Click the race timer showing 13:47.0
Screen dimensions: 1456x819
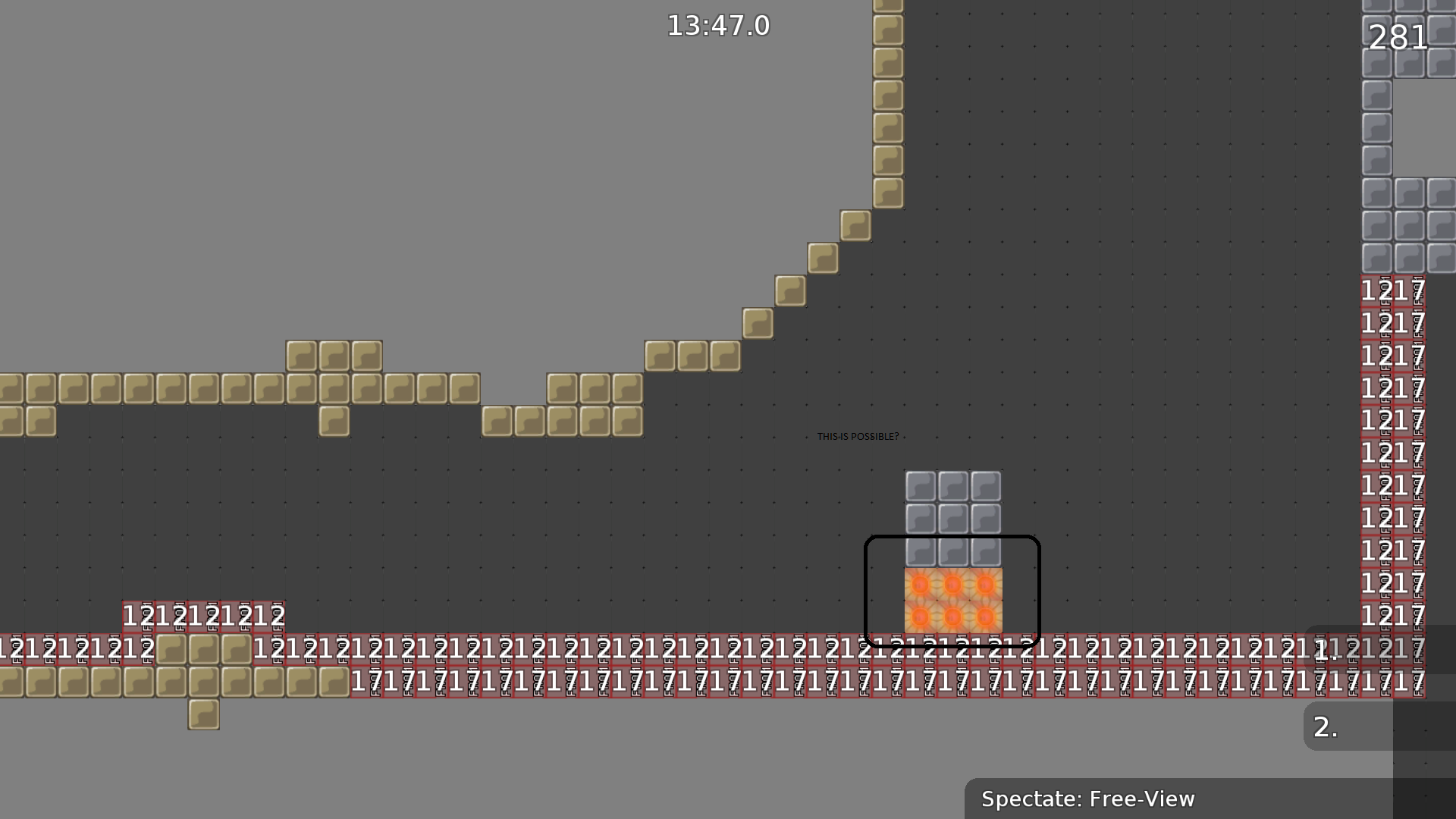pyautogui.click(x=717, y=25)
